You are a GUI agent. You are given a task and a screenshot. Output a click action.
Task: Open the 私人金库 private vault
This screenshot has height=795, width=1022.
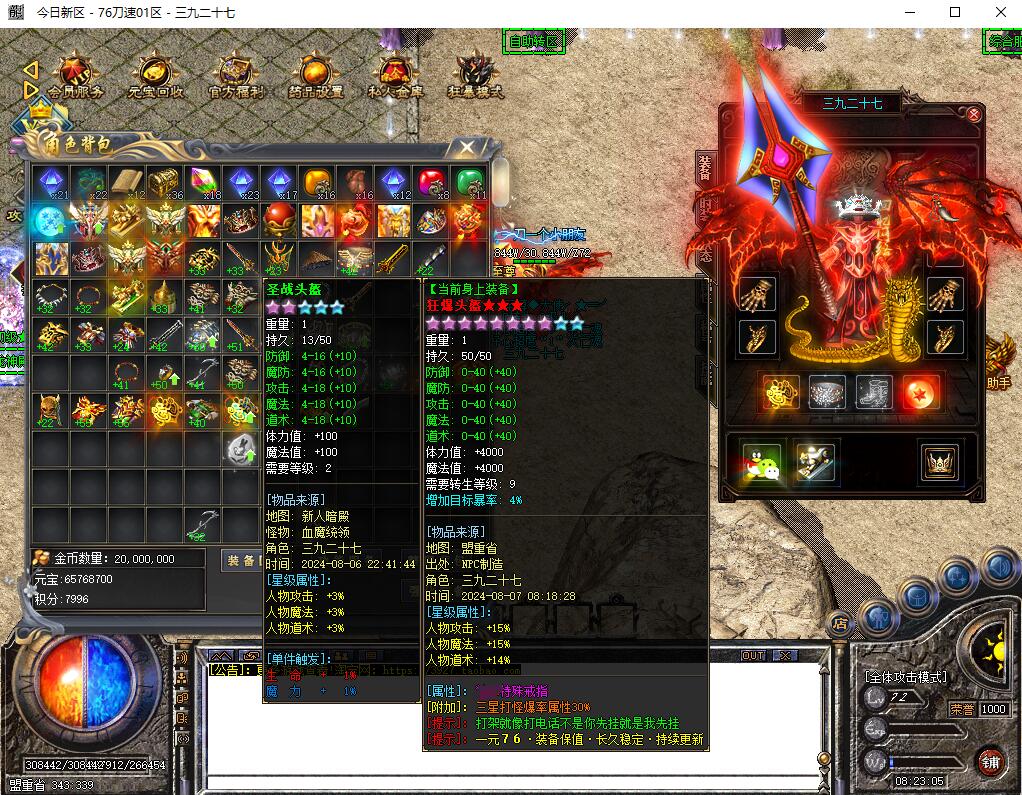click(396, 77)
